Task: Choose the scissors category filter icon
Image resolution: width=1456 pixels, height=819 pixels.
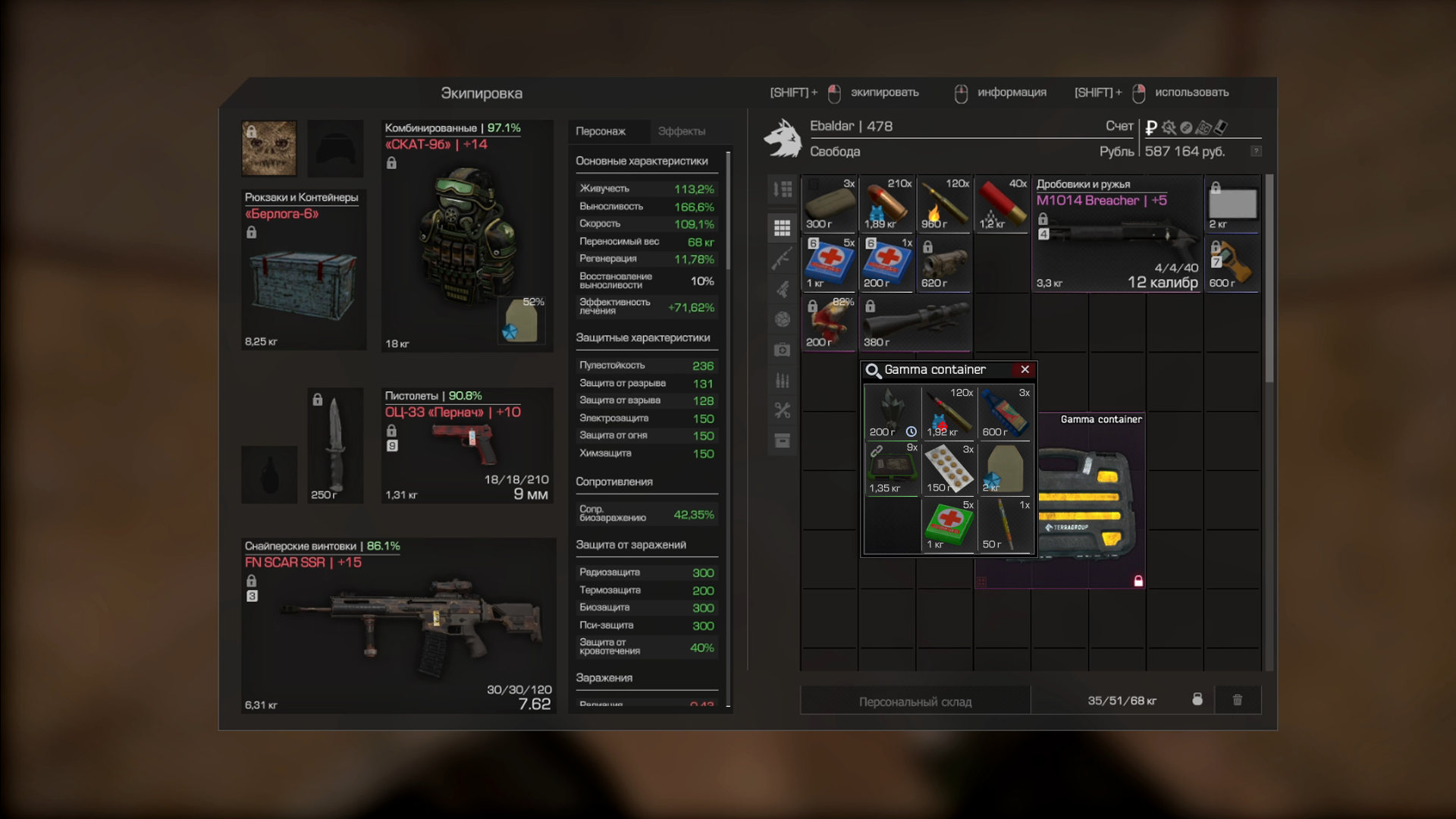Action: (x=782, y=410)
